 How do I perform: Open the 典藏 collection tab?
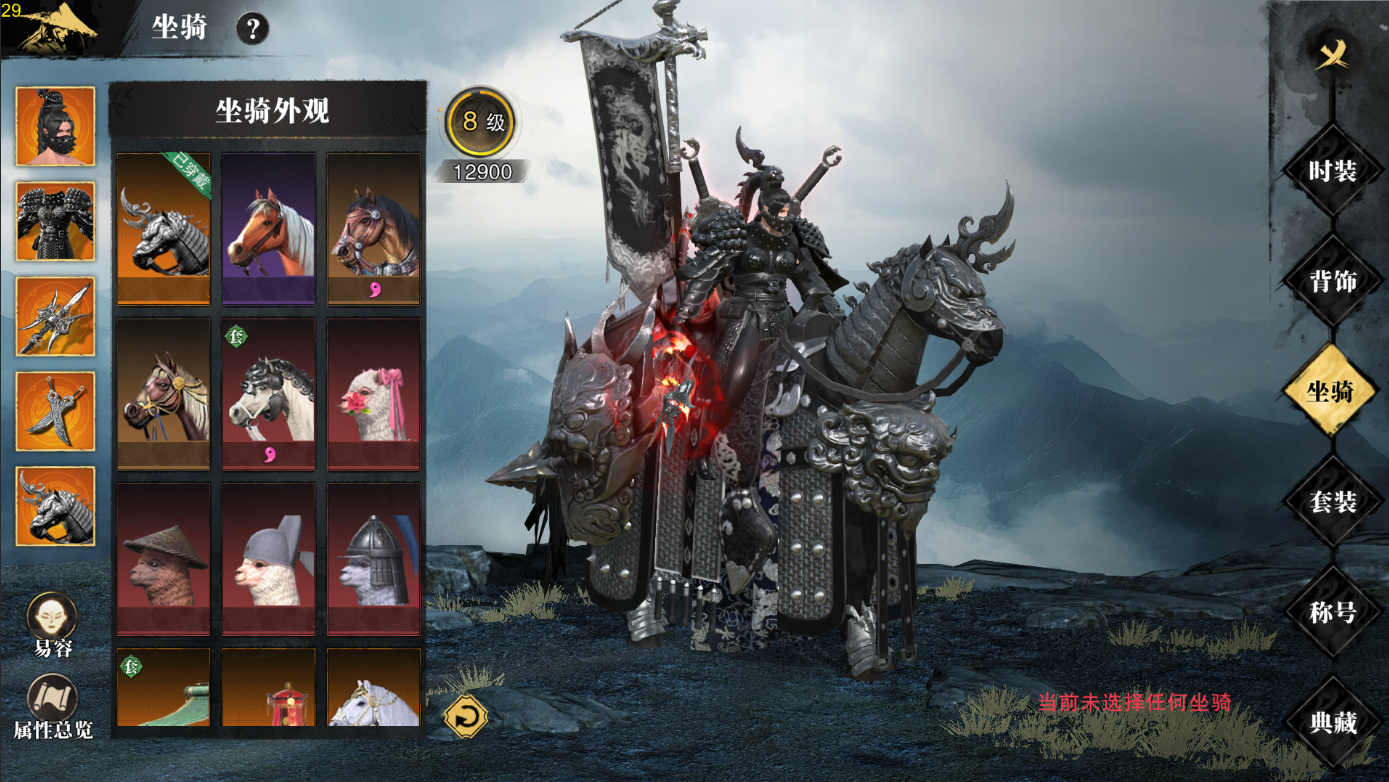(x=1332, y=722)
